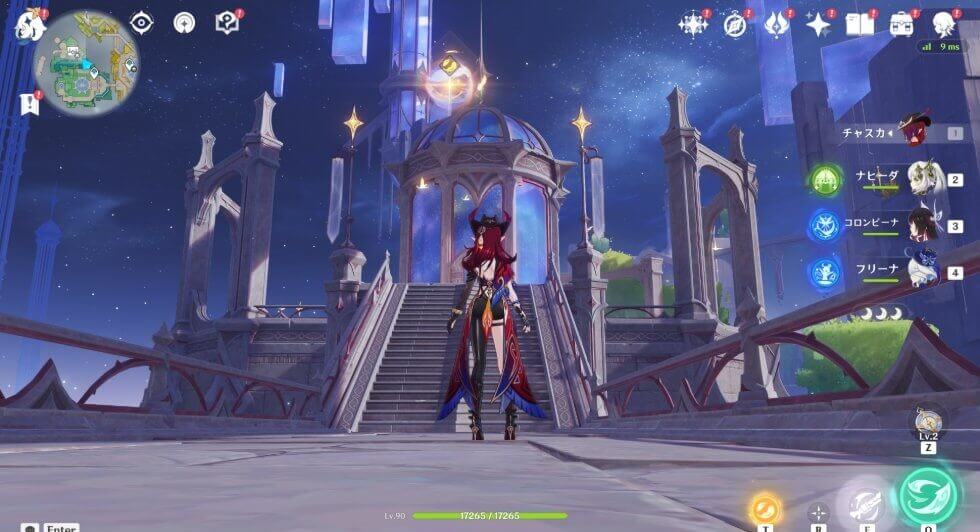Open the four-pointed star wish icon
Screen dimensions: 980x532
819,25
